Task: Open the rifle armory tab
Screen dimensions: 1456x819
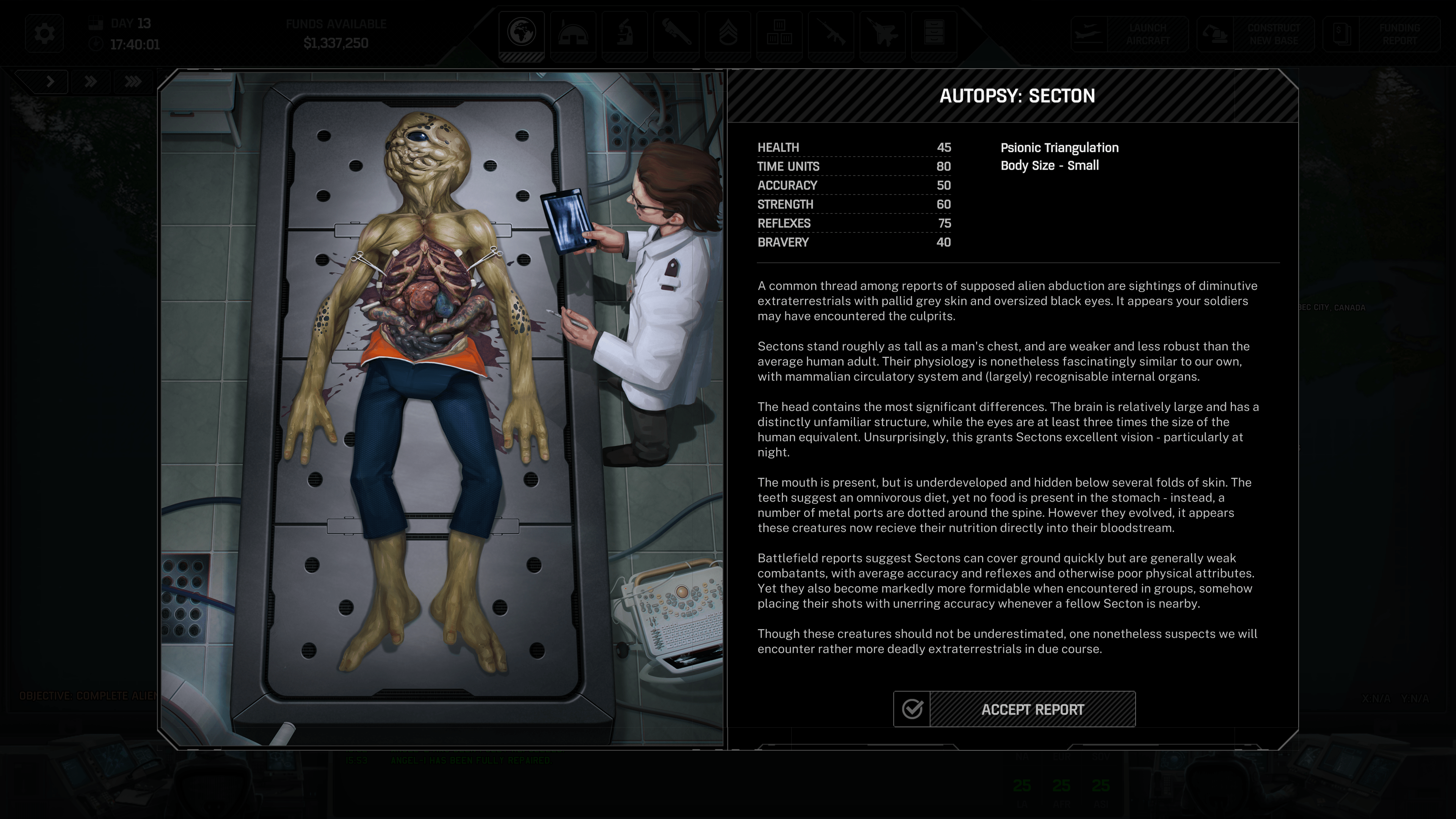Action: click(830, 33)
